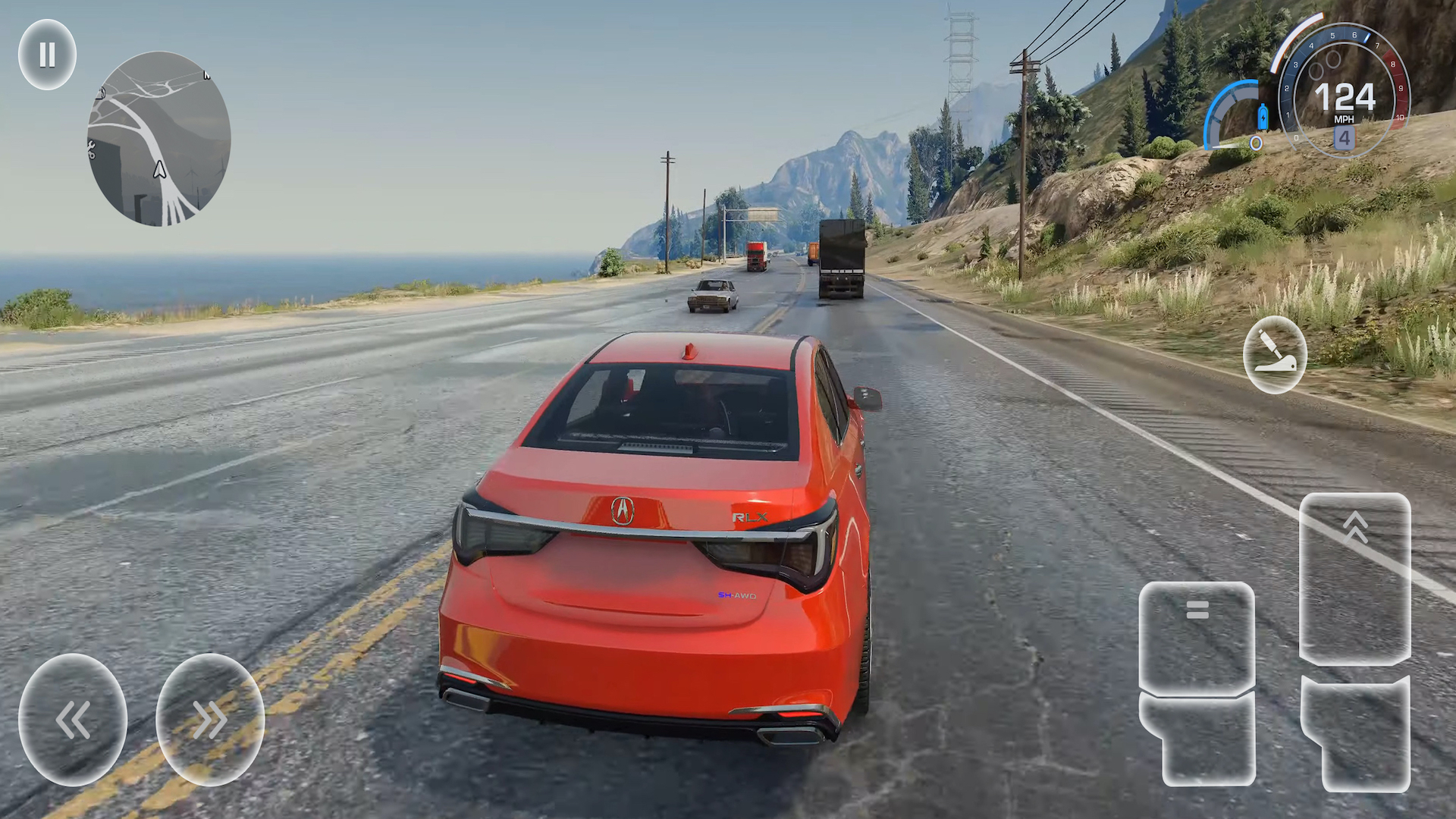Image resolution: width=1456 pixels, height=819 pixels.
Task: Tap the small ring toggle below the nitro bottle
Action: [1257, 142]
